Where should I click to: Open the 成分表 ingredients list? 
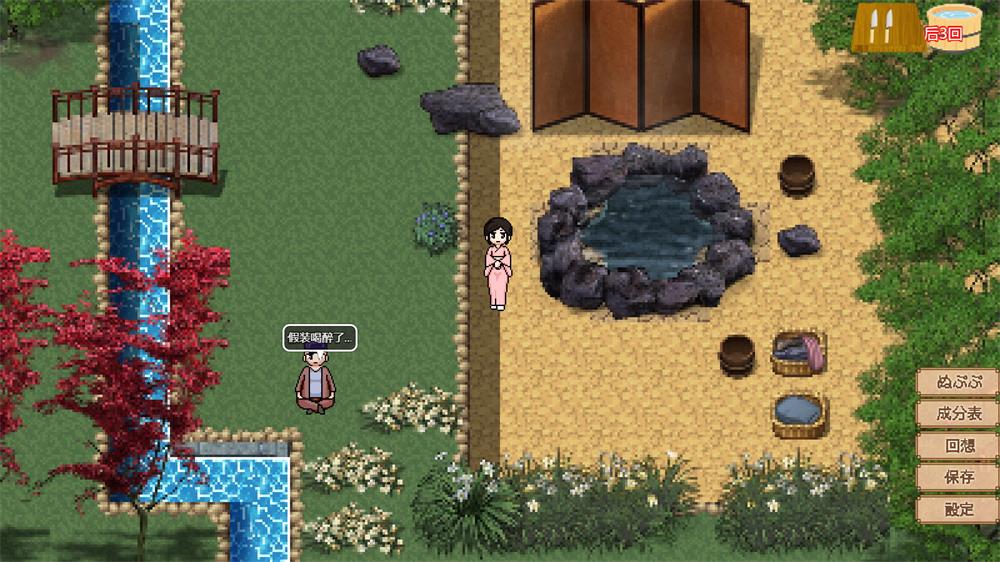tap(958, 414)
